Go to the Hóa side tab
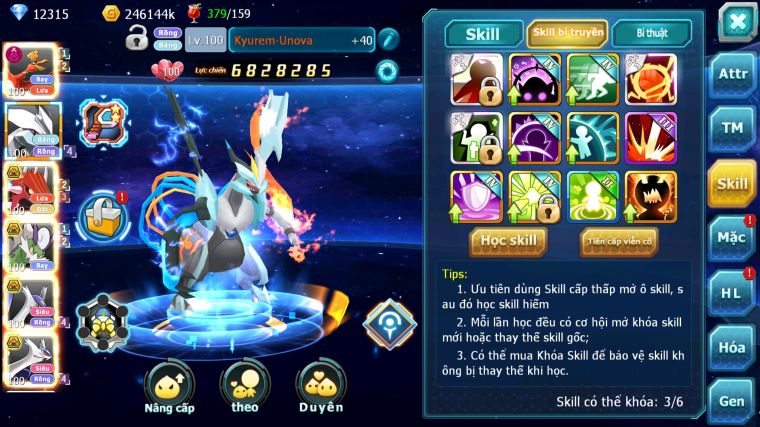 [732, 347]
